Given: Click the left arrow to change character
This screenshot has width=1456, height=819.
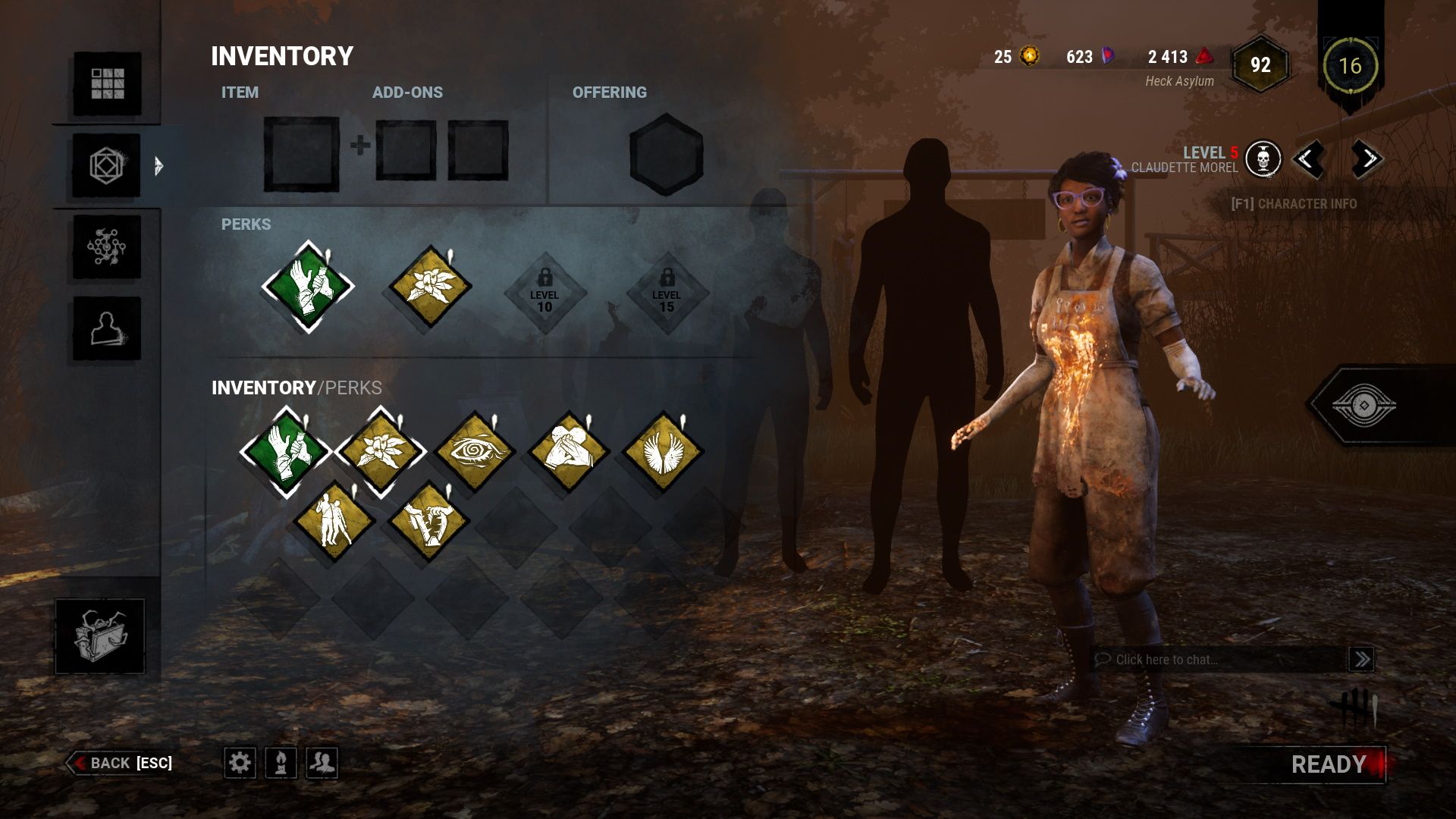Looking at the screenshot, I should tap(1311, 160).
